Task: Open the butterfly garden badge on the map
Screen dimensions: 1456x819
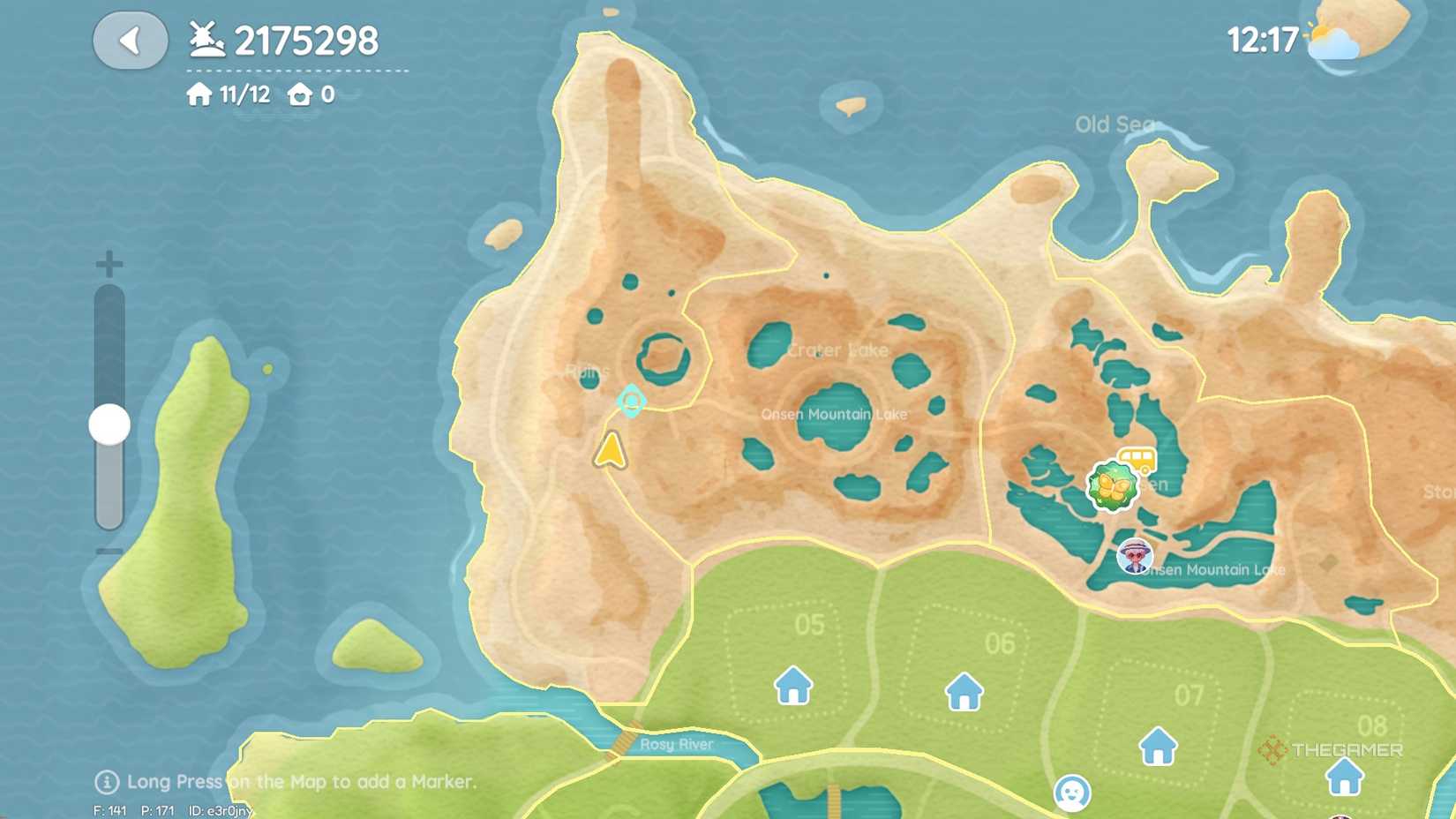Action: [x=1113, y=486]
